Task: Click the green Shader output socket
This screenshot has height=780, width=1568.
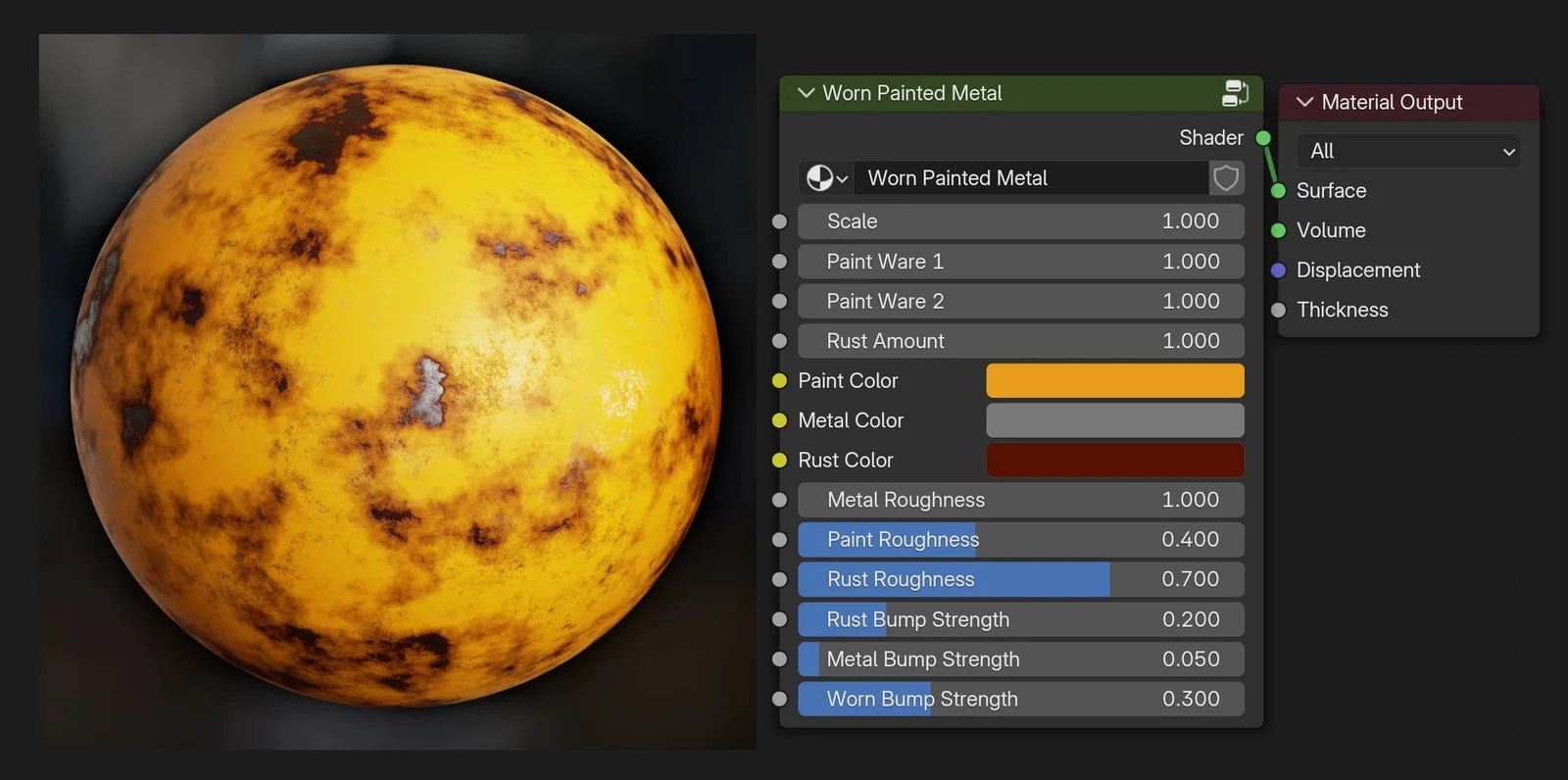Action: tap(1263, 137)
